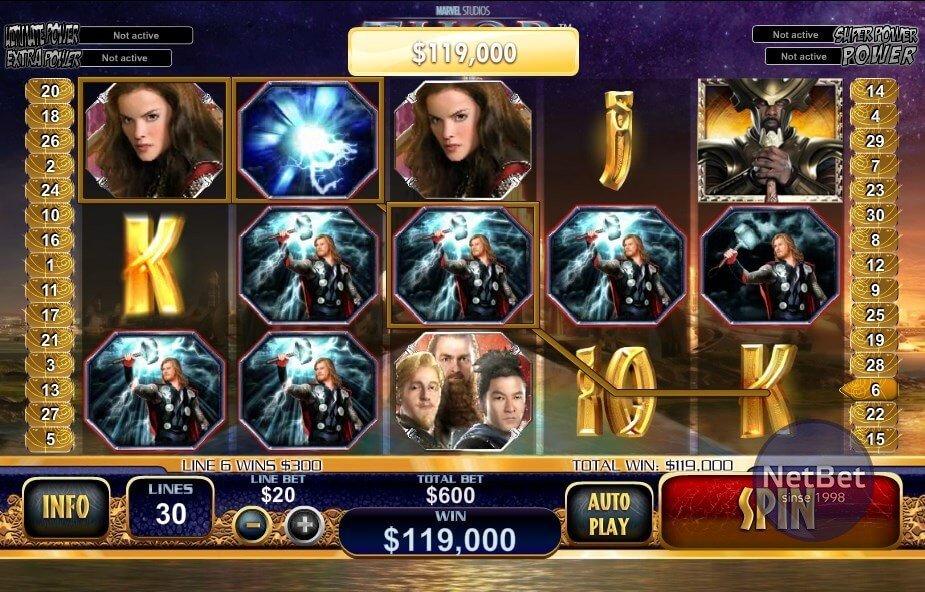Click the highlighted payline 6 marker
Image resolution: width=925 pixels, height=592 pixels.
[x=874, y=390]
